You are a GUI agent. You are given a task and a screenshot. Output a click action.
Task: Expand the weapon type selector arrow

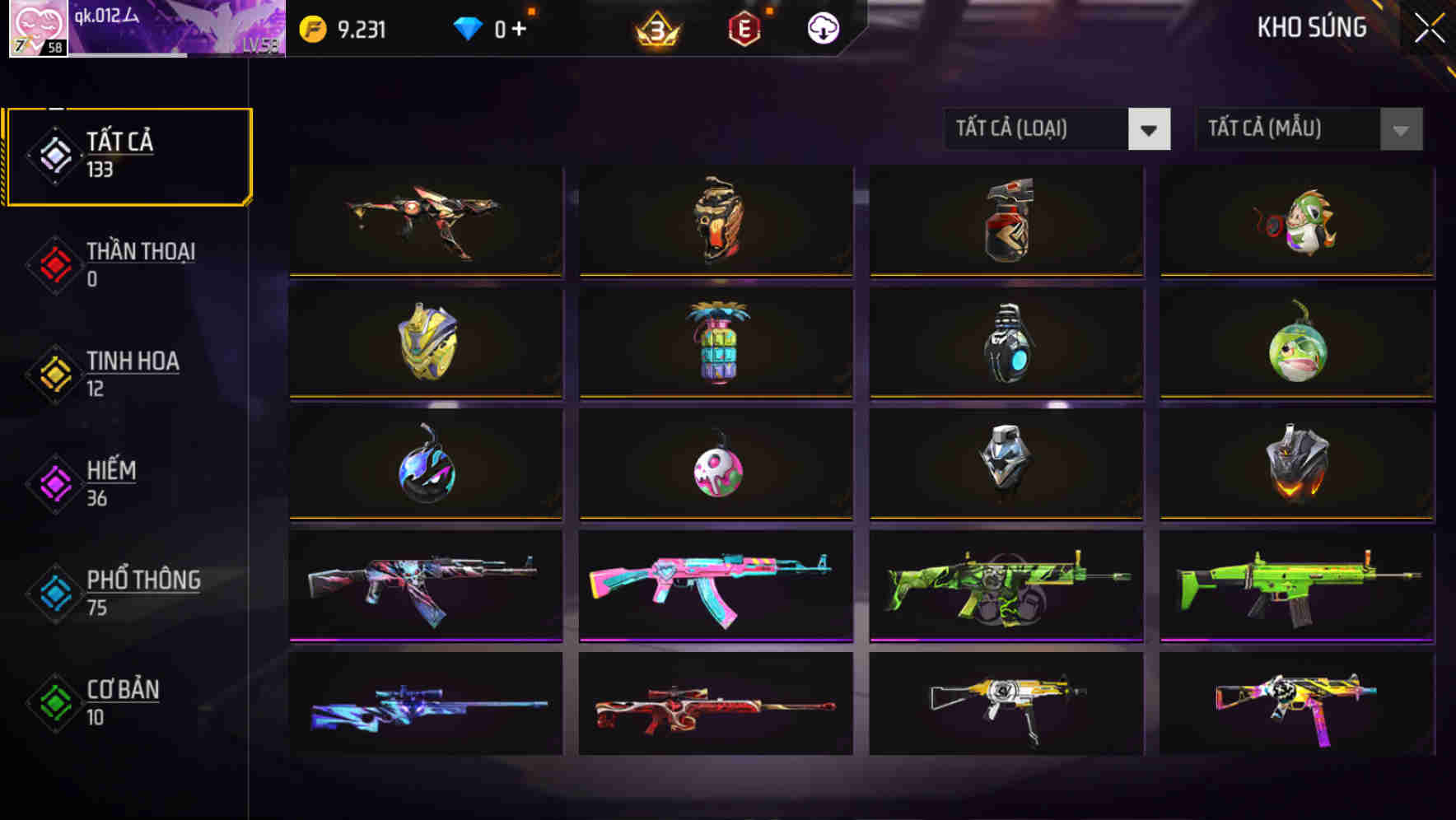coord(1150,129)
